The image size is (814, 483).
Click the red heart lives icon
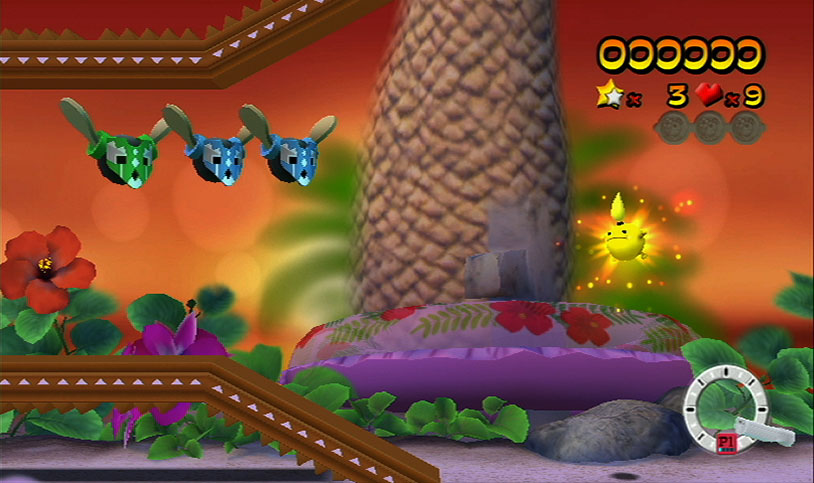[x=709, y=96]
